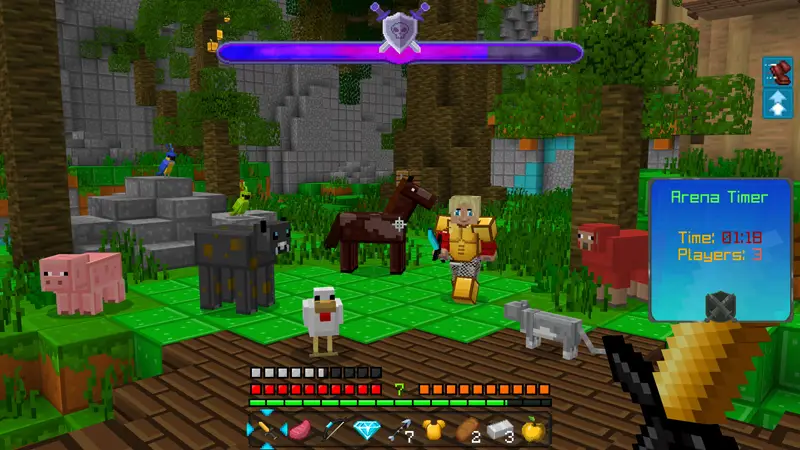Select the diamond in the hotbar
800x450 pixels.
tap(367, 431)
